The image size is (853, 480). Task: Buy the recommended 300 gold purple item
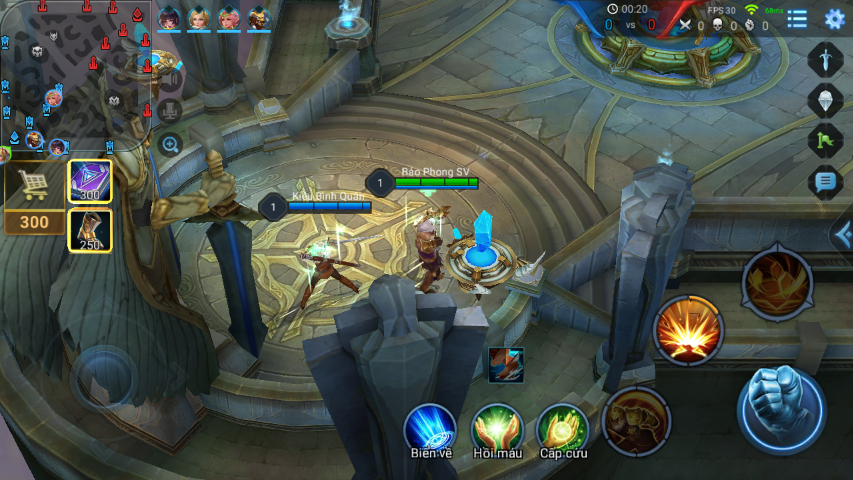[x=90, y=181]
